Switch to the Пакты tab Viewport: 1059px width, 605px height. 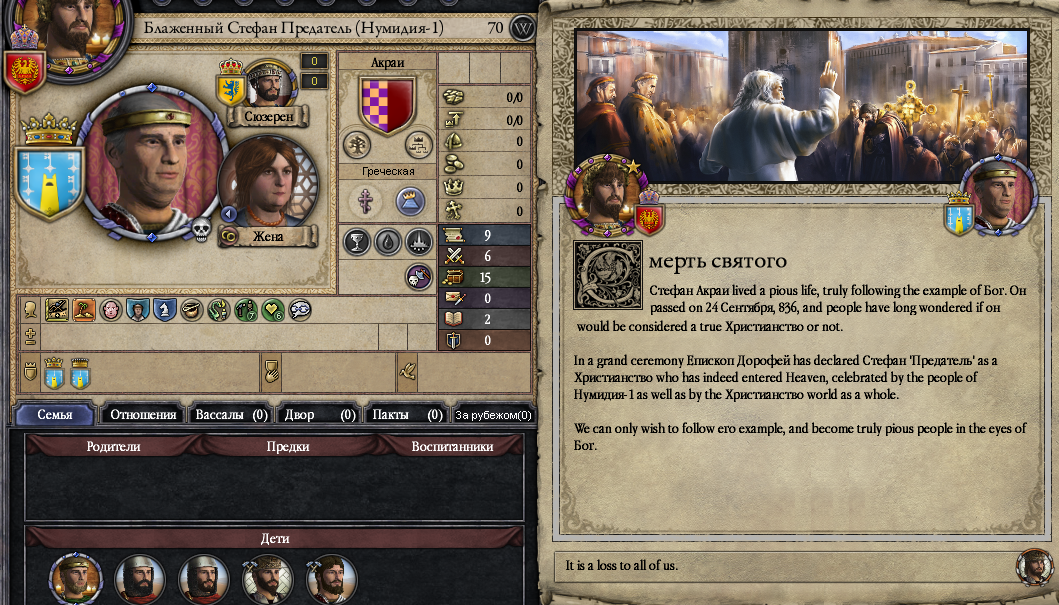[407, 414]
